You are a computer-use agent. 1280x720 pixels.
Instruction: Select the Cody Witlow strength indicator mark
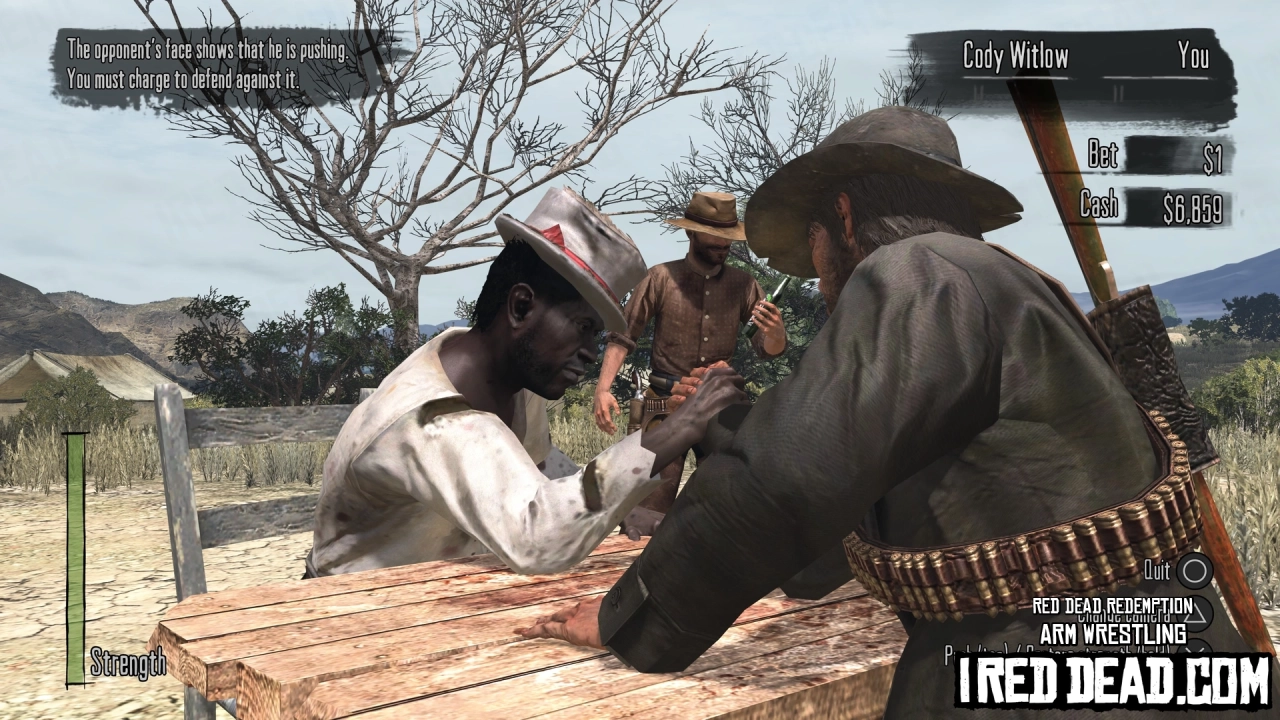point(978,90)
